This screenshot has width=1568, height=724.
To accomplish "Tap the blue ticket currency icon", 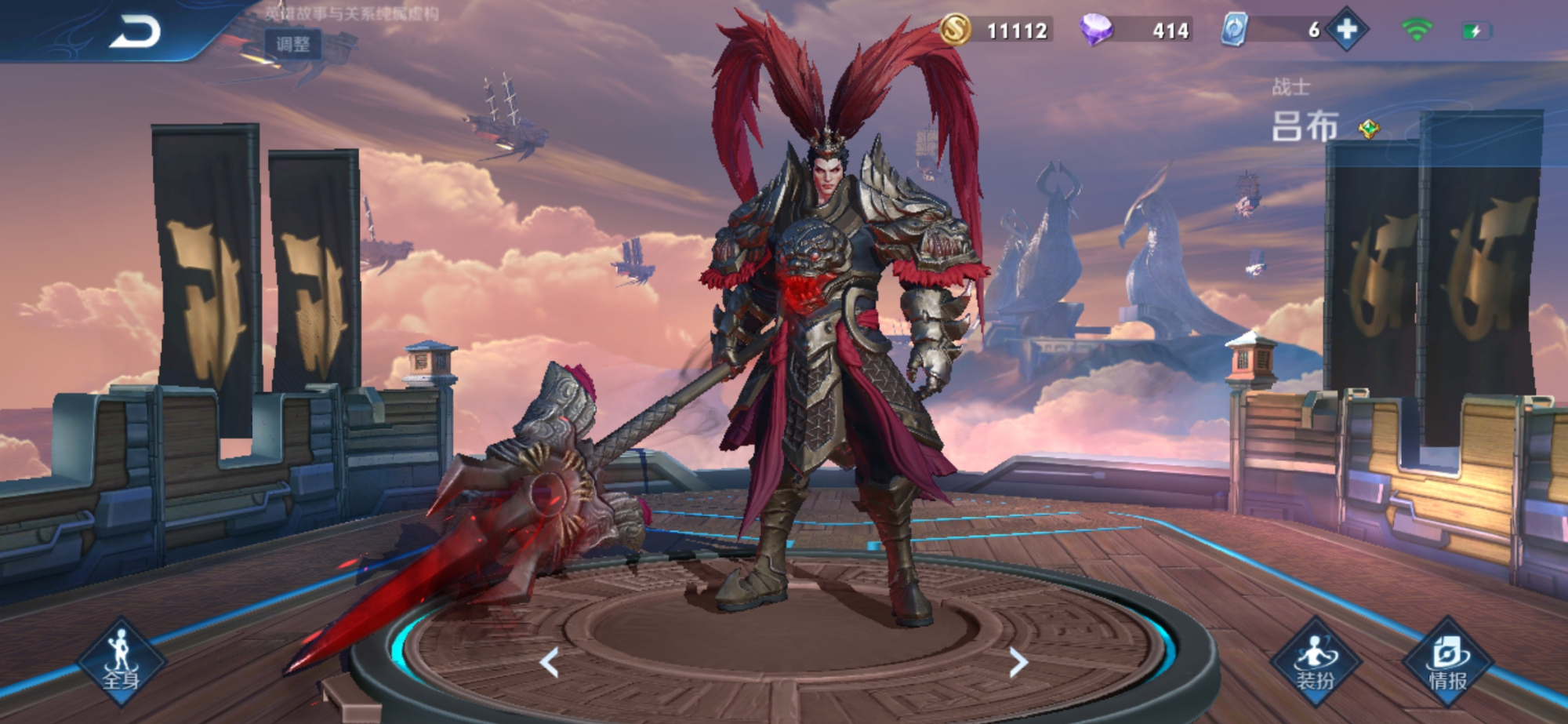I will click(1234, 30).
